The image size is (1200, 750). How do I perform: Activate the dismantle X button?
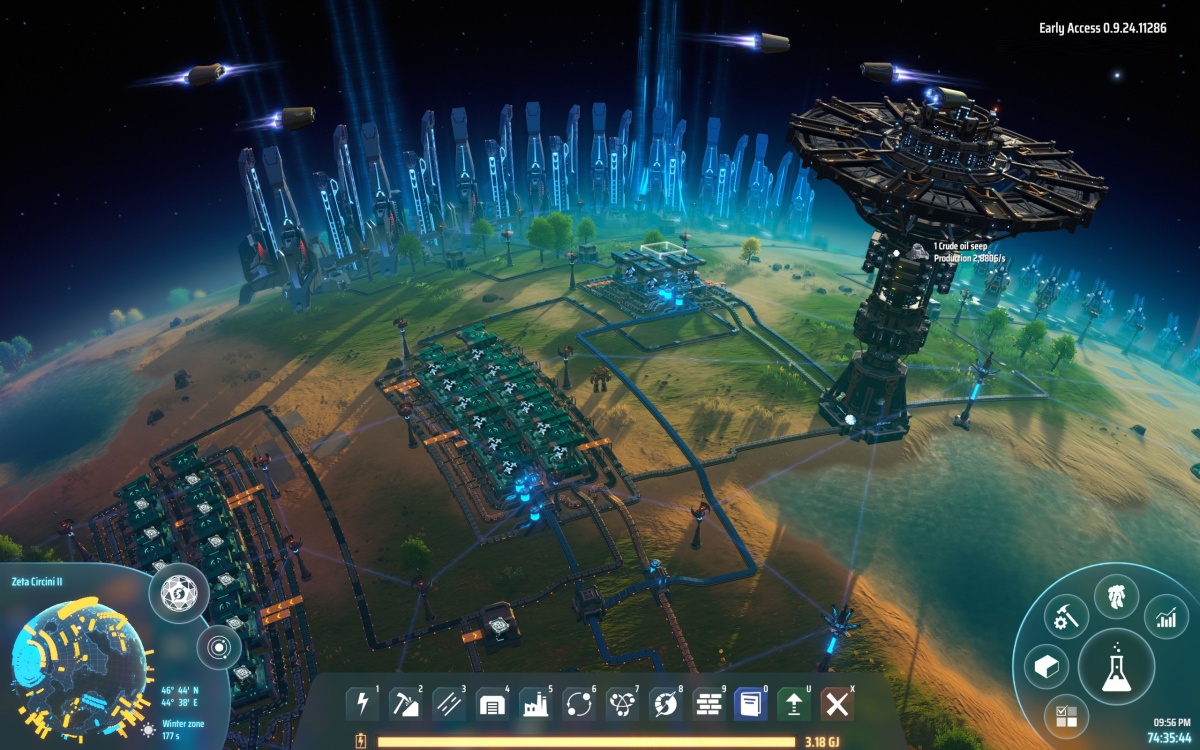point(837,704)
